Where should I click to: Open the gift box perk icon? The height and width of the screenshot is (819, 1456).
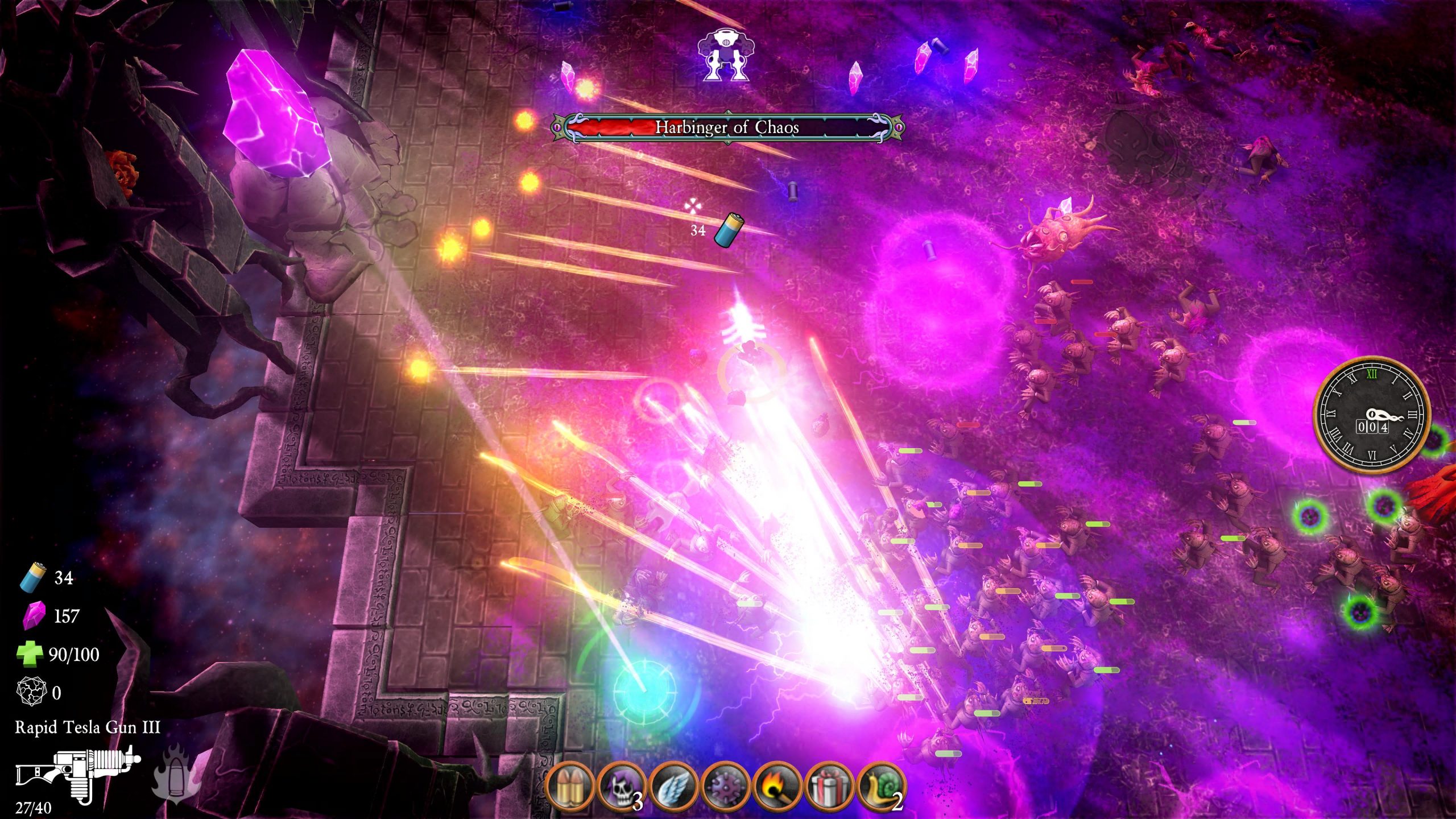pos(829,787)
